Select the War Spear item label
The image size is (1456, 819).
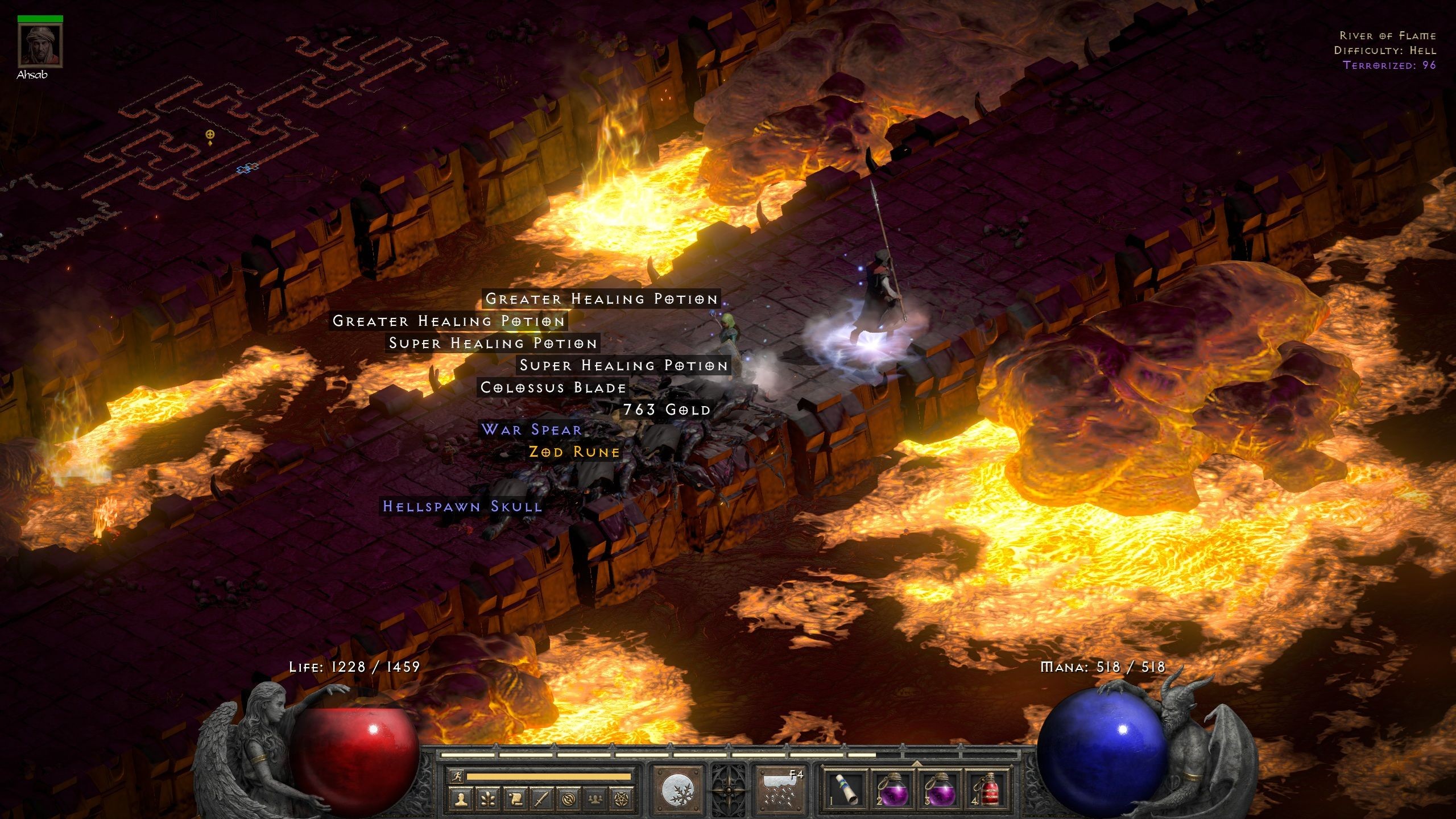point(532,430)
